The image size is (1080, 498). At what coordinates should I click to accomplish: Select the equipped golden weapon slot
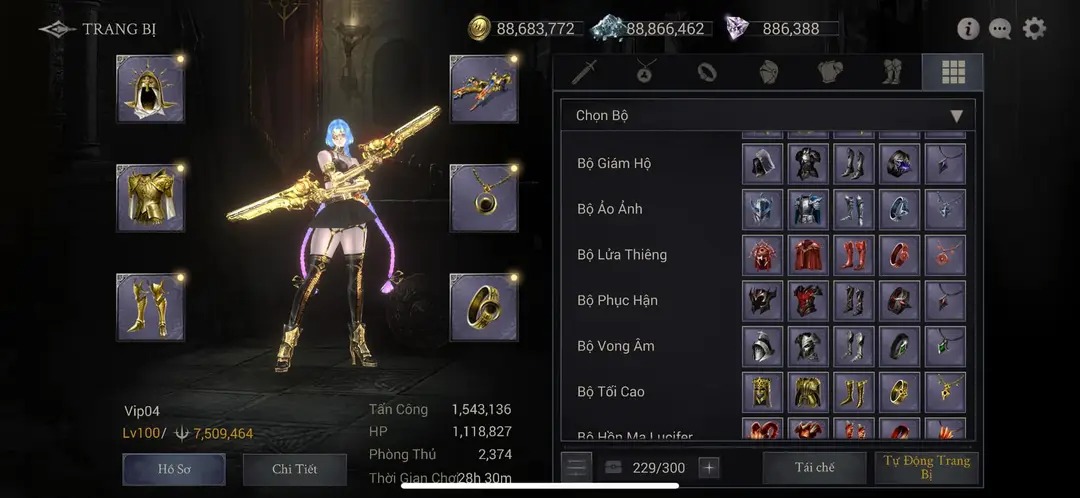[484, 89]
